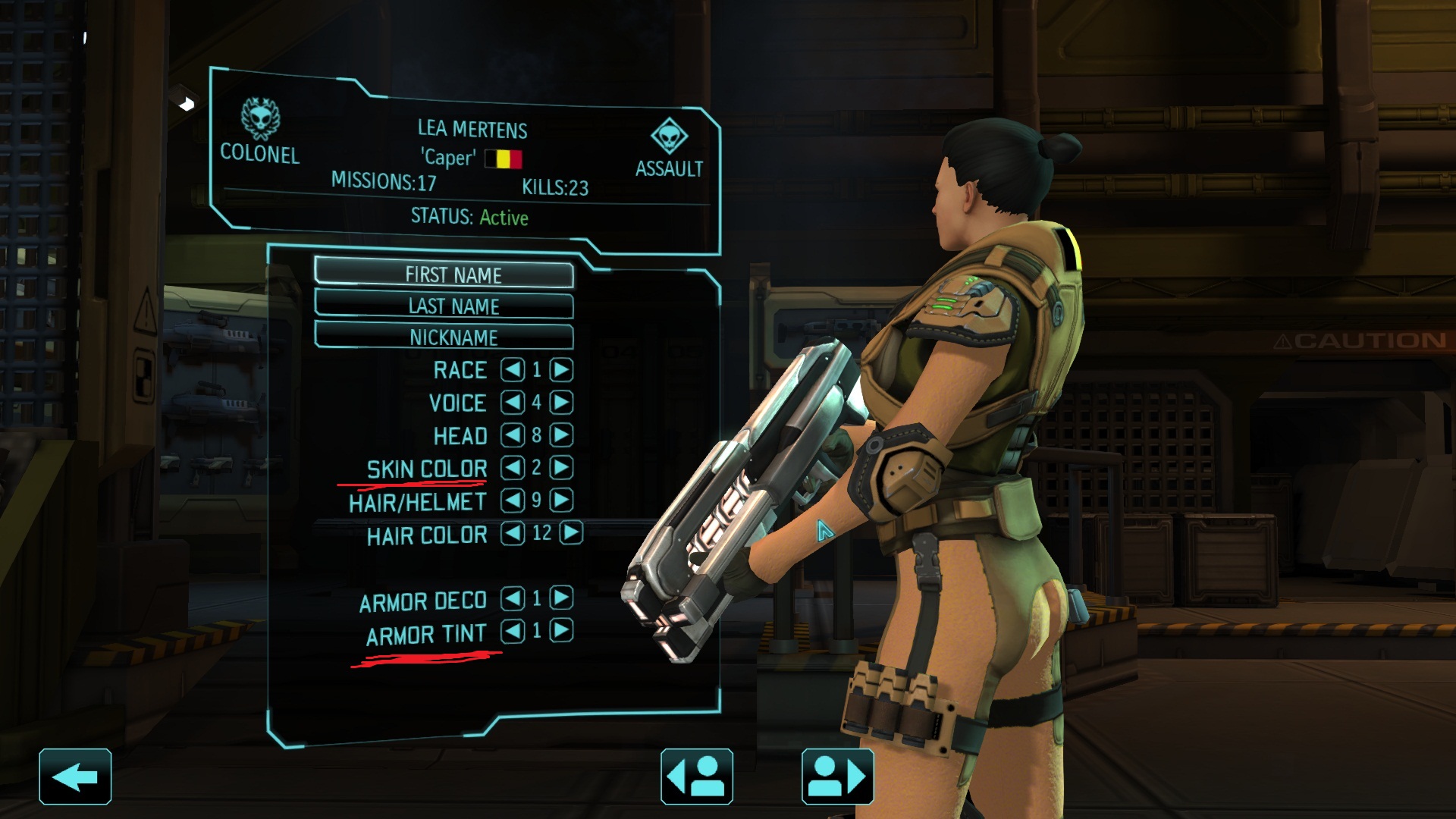The width and height of the screenshot is (1456, 819).
Task: Step Hair Color back one shade
Action: coord(513,533)
